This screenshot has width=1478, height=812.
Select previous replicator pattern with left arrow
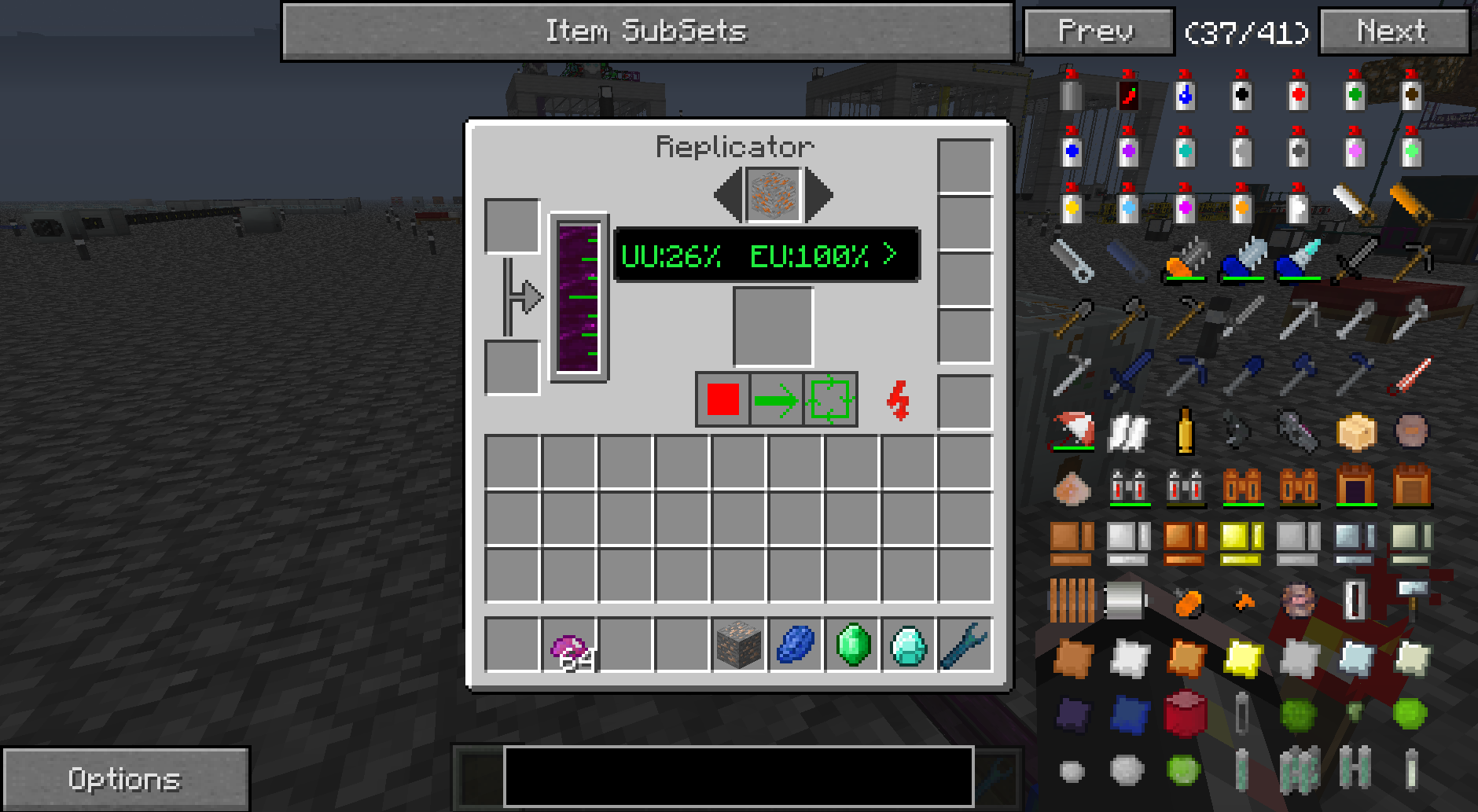coord(727,195)
